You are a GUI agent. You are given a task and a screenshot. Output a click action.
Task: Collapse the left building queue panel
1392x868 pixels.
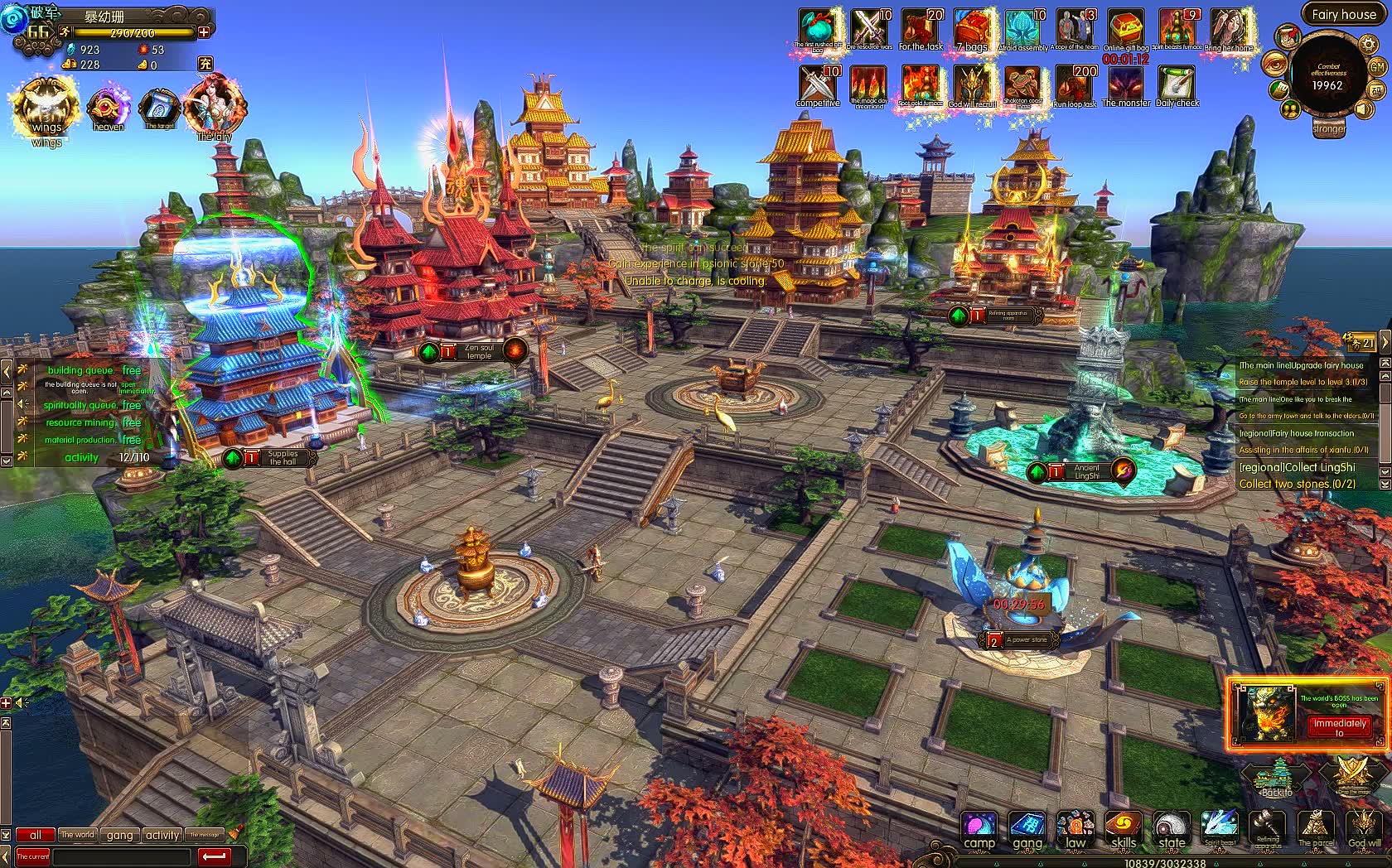[x=7, y=370]
